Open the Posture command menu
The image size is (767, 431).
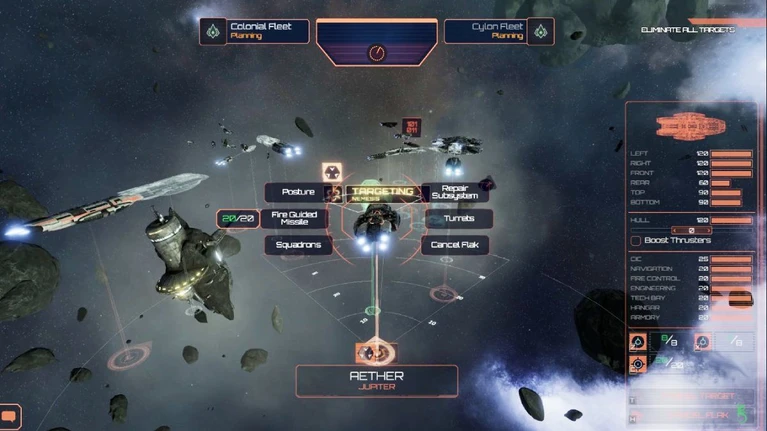tap(298, 192)
